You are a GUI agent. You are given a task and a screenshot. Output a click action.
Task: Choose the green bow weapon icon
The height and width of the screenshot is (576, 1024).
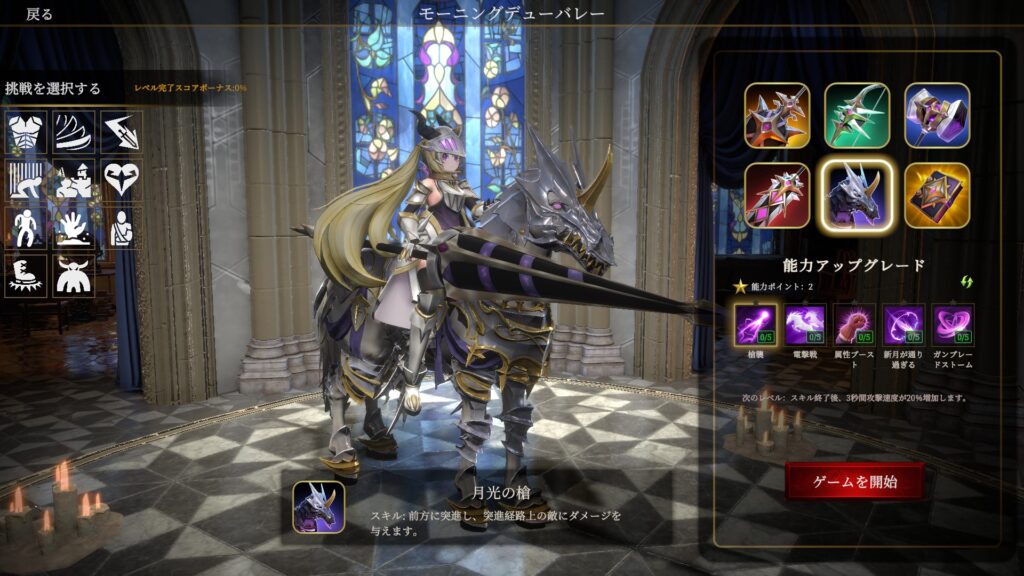[x=857, y=115]
